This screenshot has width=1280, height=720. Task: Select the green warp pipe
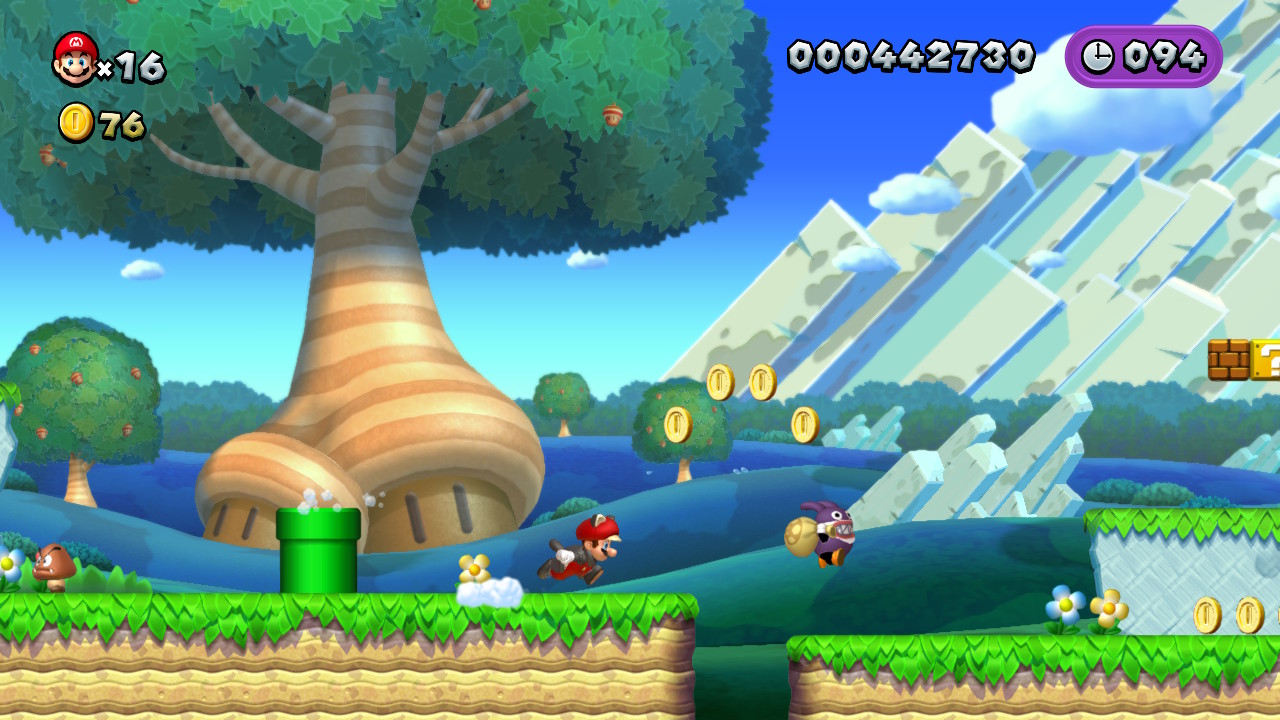click(315, 550)
